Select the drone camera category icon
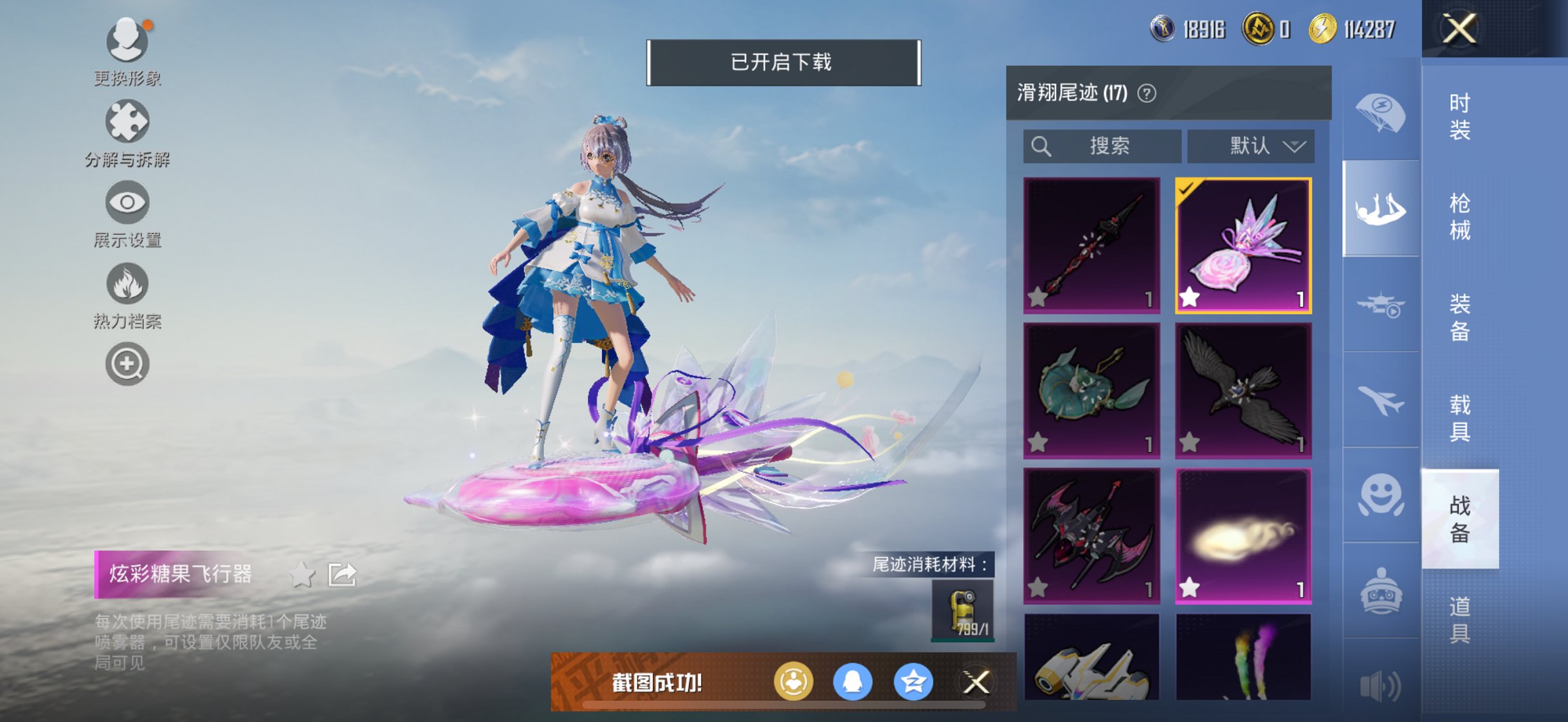This screenshot has width=1568, height=722. (1380, 302)
